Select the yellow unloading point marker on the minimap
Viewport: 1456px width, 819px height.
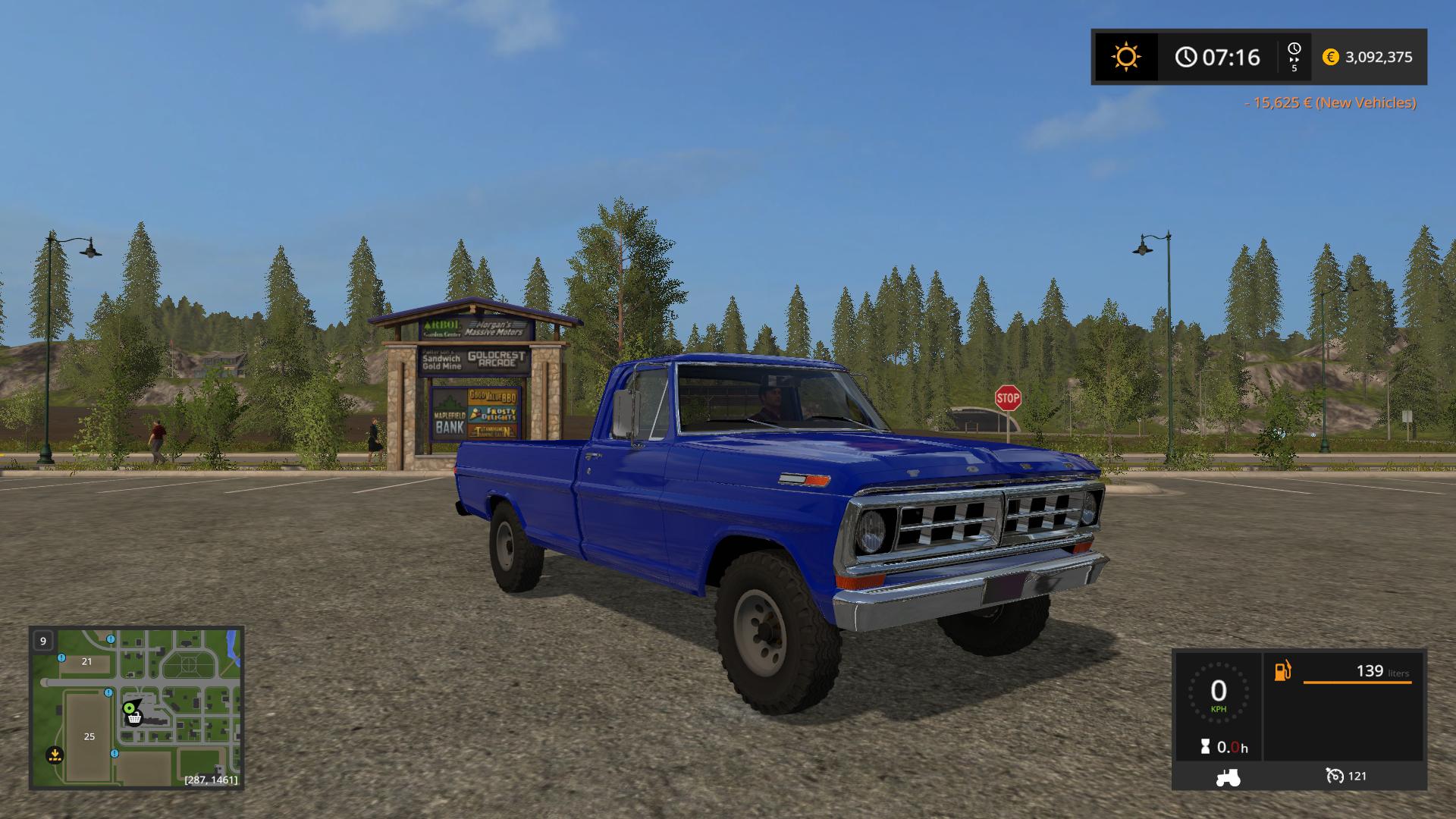pyautogui.click(x=54, y=755)
